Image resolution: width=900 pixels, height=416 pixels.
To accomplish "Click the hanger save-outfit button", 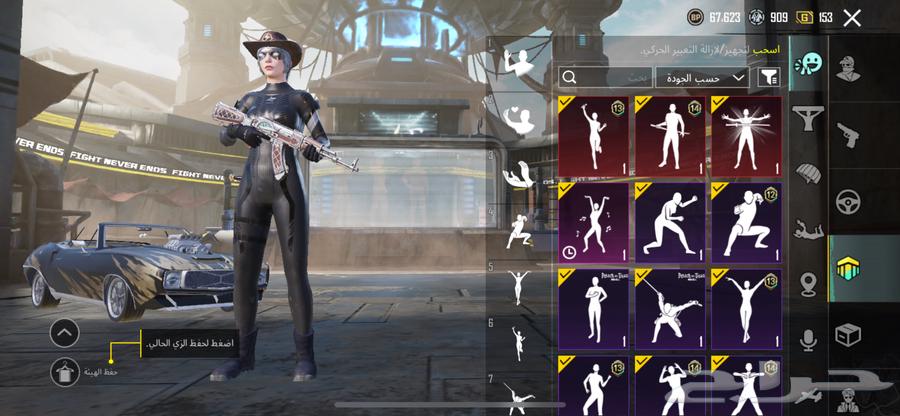I will point(64,371).
